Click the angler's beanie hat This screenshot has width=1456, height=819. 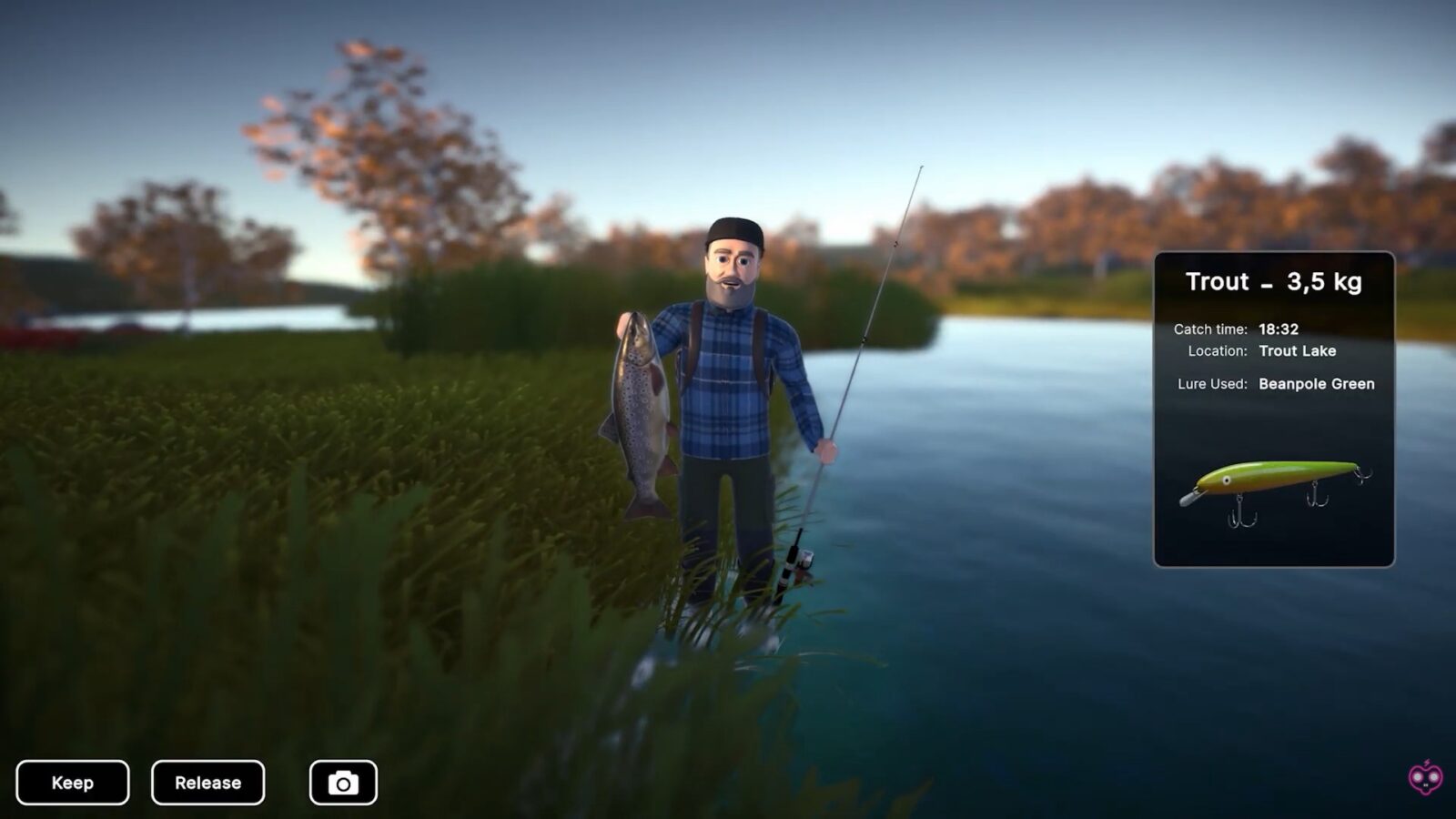pos(733,232)
